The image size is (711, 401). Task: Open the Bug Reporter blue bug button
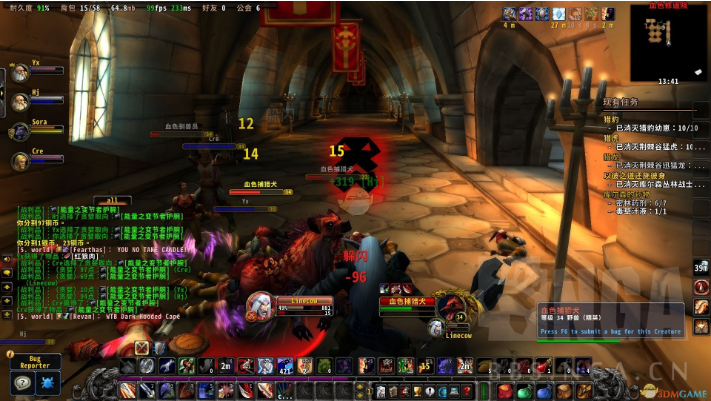click(x=49, y=382)
